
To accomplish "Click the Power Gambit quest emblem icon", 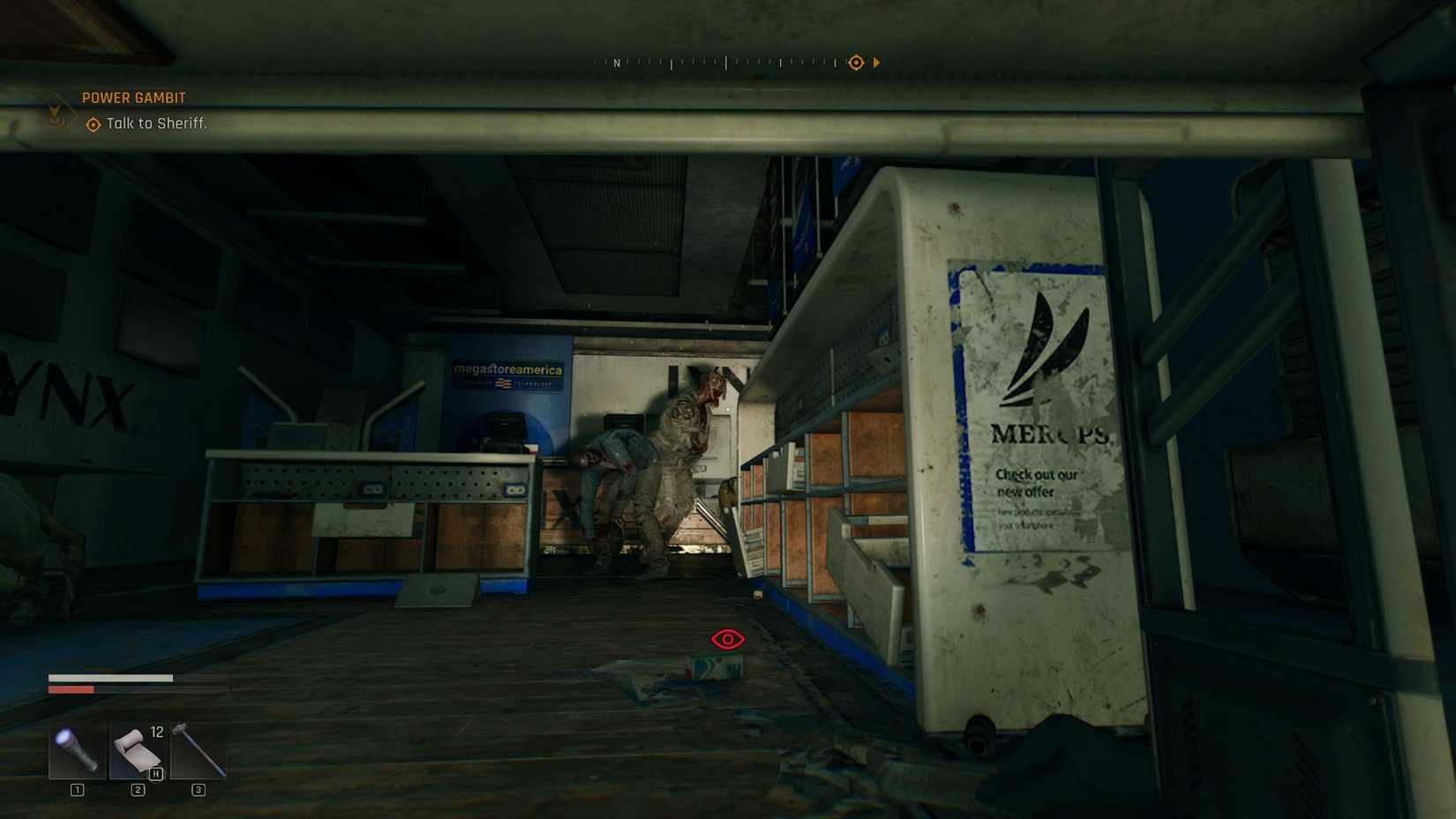I will click(56, 110).
